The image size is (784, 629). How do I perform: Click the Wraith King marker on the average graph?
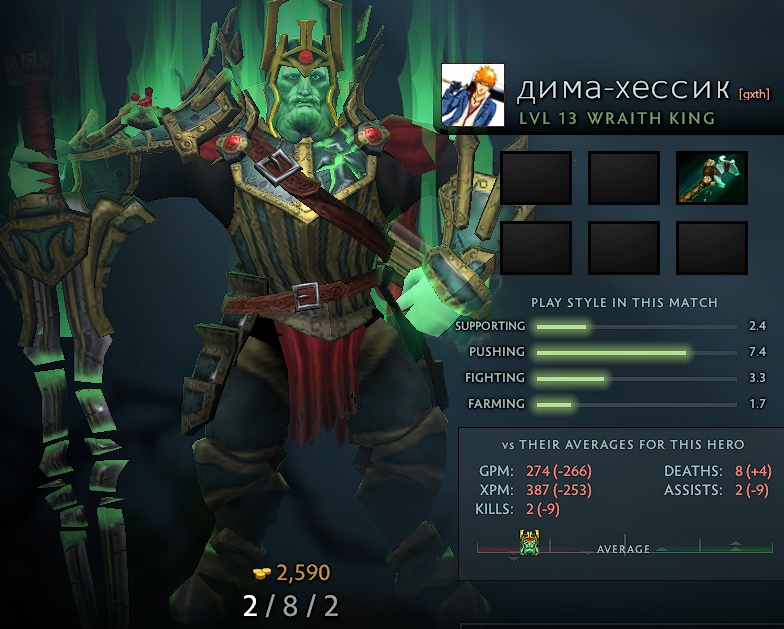(x=529, y=544)
